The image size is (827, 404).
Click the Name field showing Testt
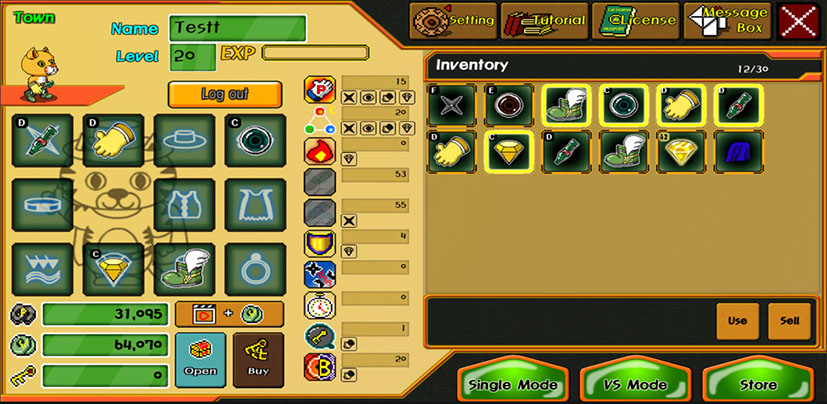[238, 28]
